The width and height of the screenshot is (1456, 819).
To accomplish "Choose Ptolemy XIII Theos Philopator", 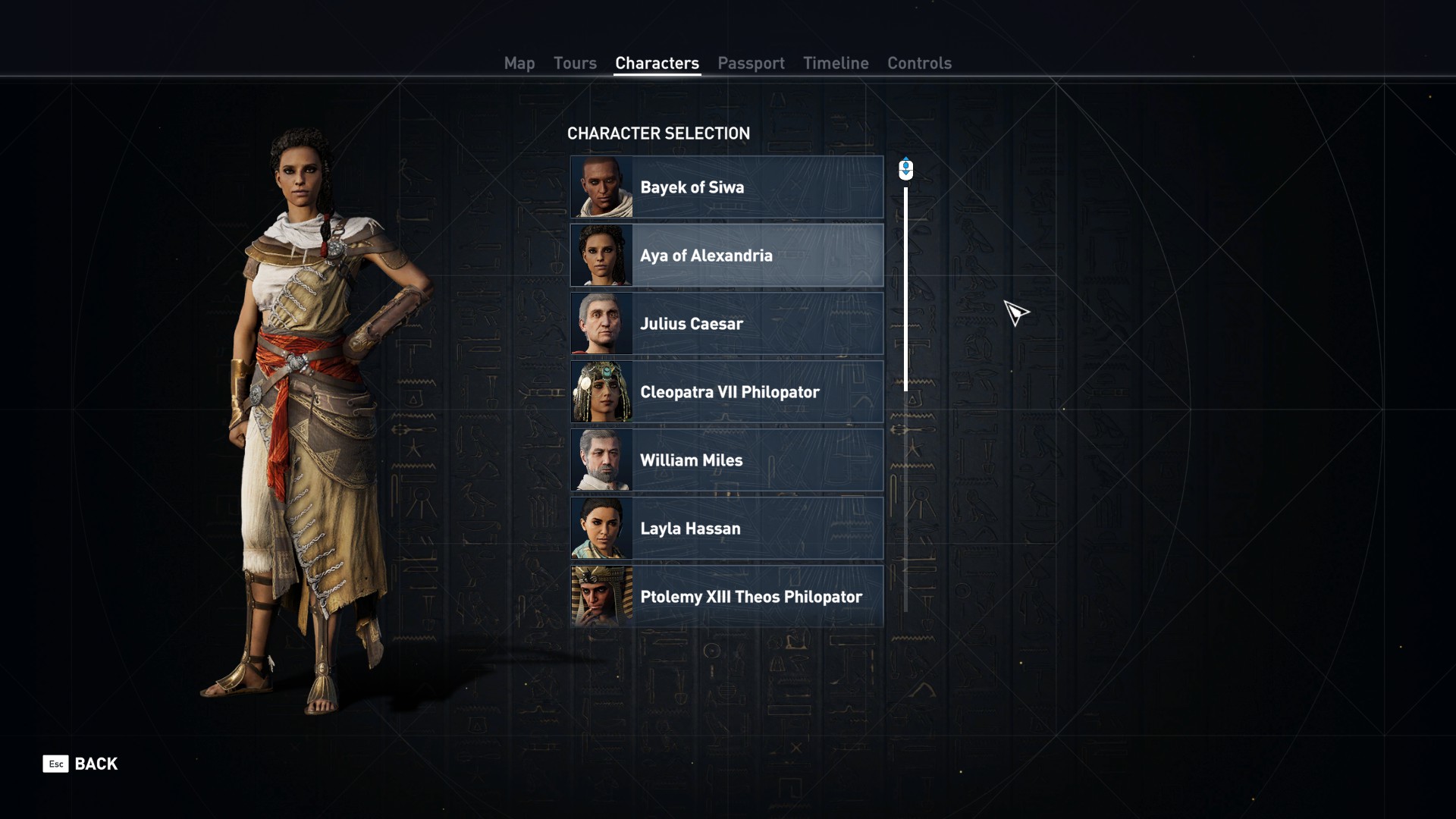I will pyautogui.click(x=726, y=597).
